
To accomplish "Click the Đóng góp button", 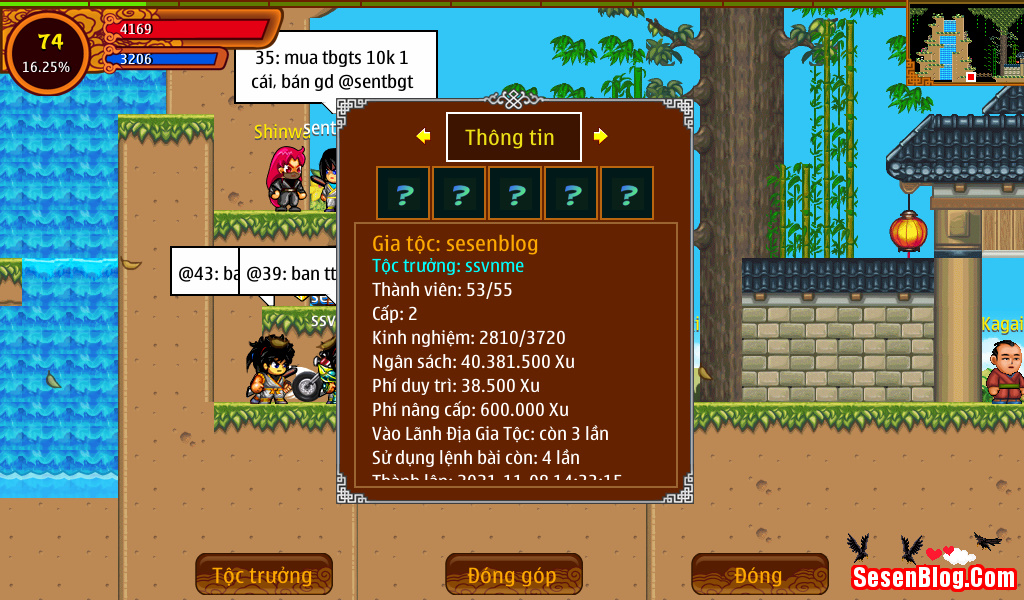I will [x=513, y=575].
